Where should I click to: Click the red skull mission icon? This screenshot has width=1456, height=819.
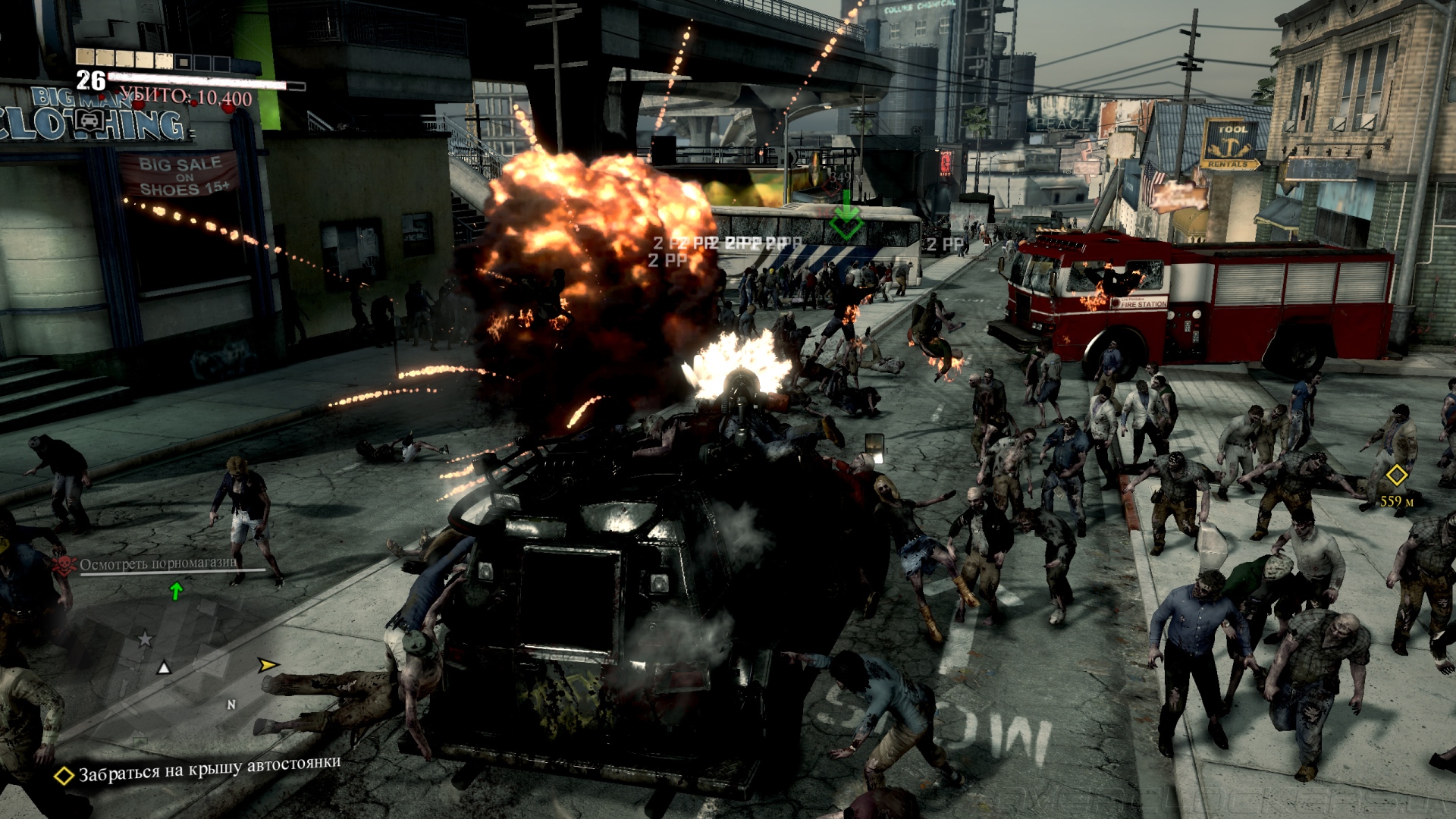coord(64,565)
